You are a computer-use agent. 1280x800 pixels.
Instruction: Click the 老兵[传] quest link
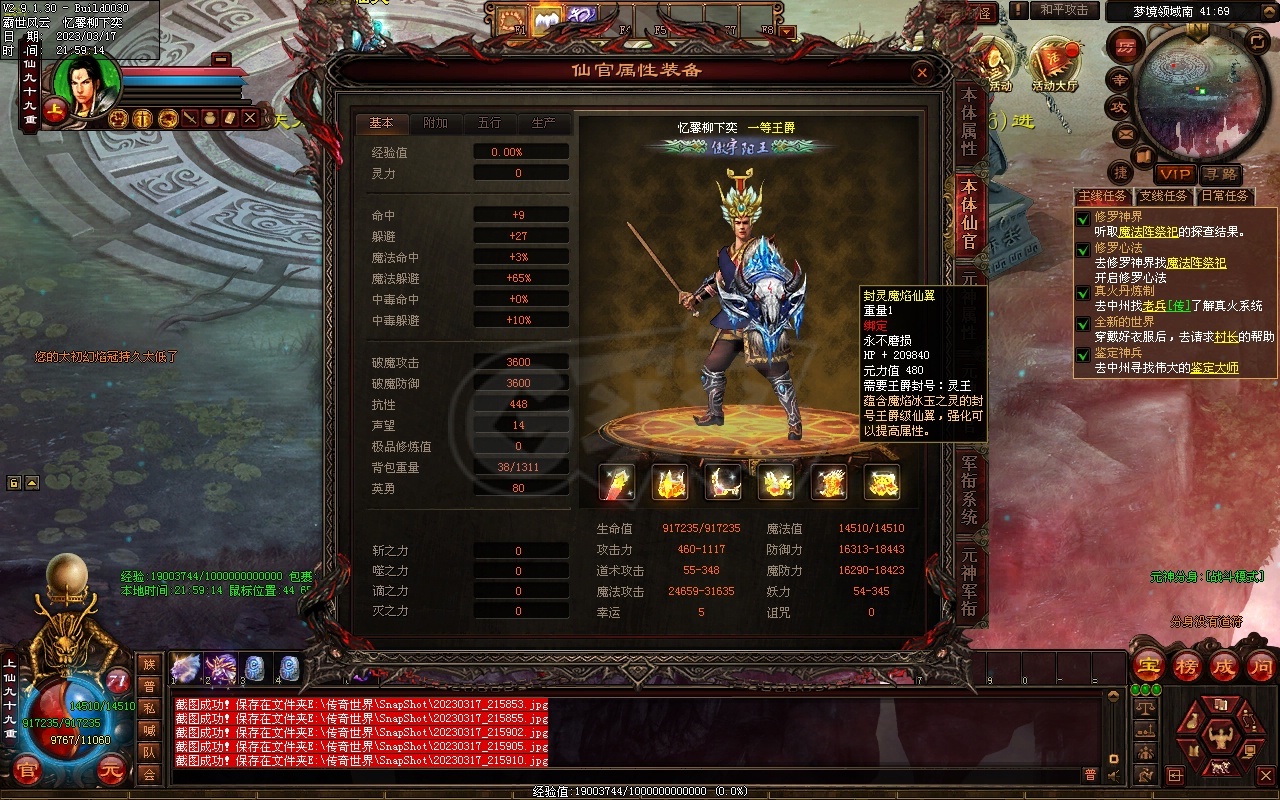1165,305
